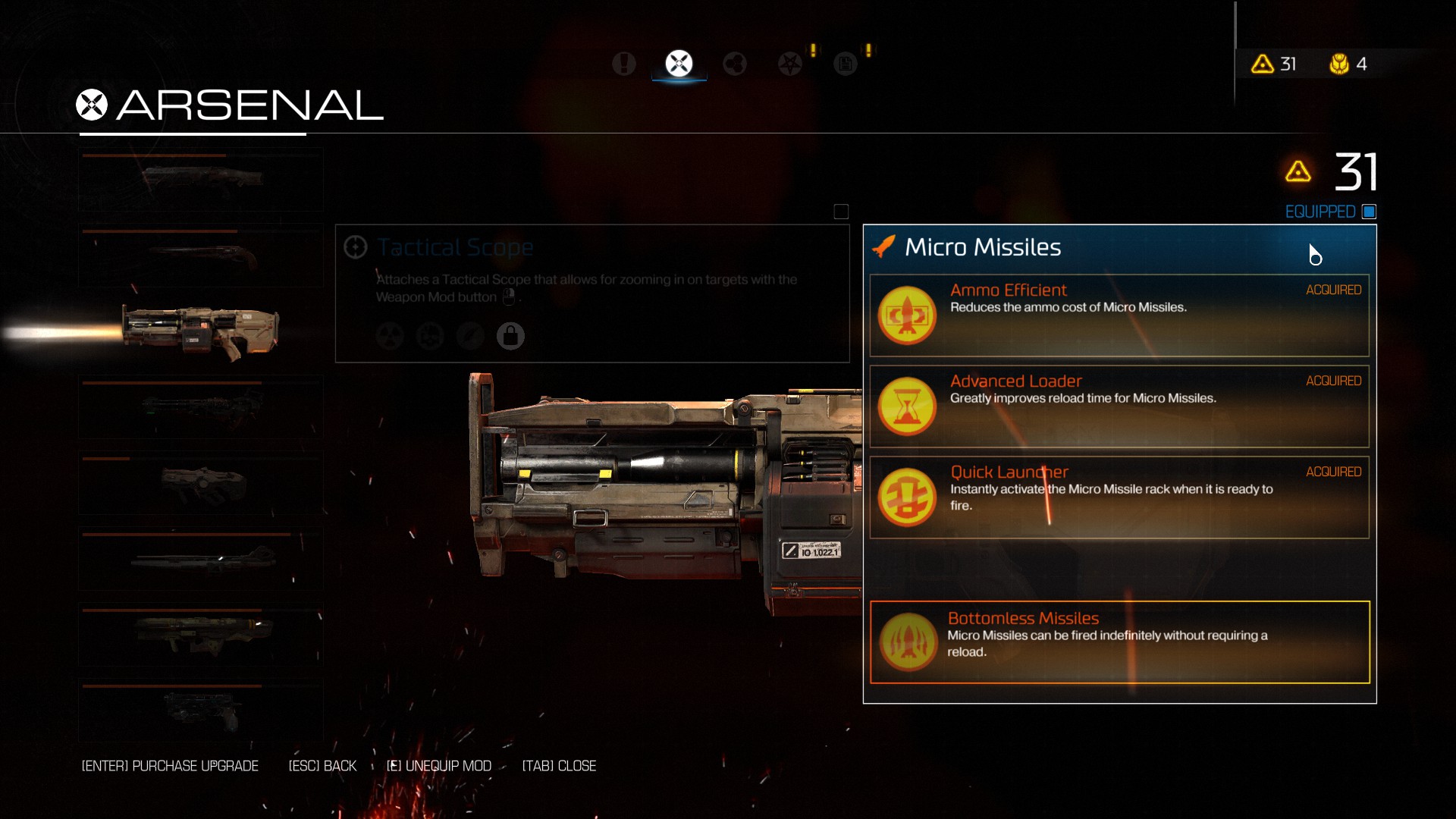Select the Ammo Efficient upgrade
The height and width of the screenshot is (819, 1456).
pos(1119,315)
